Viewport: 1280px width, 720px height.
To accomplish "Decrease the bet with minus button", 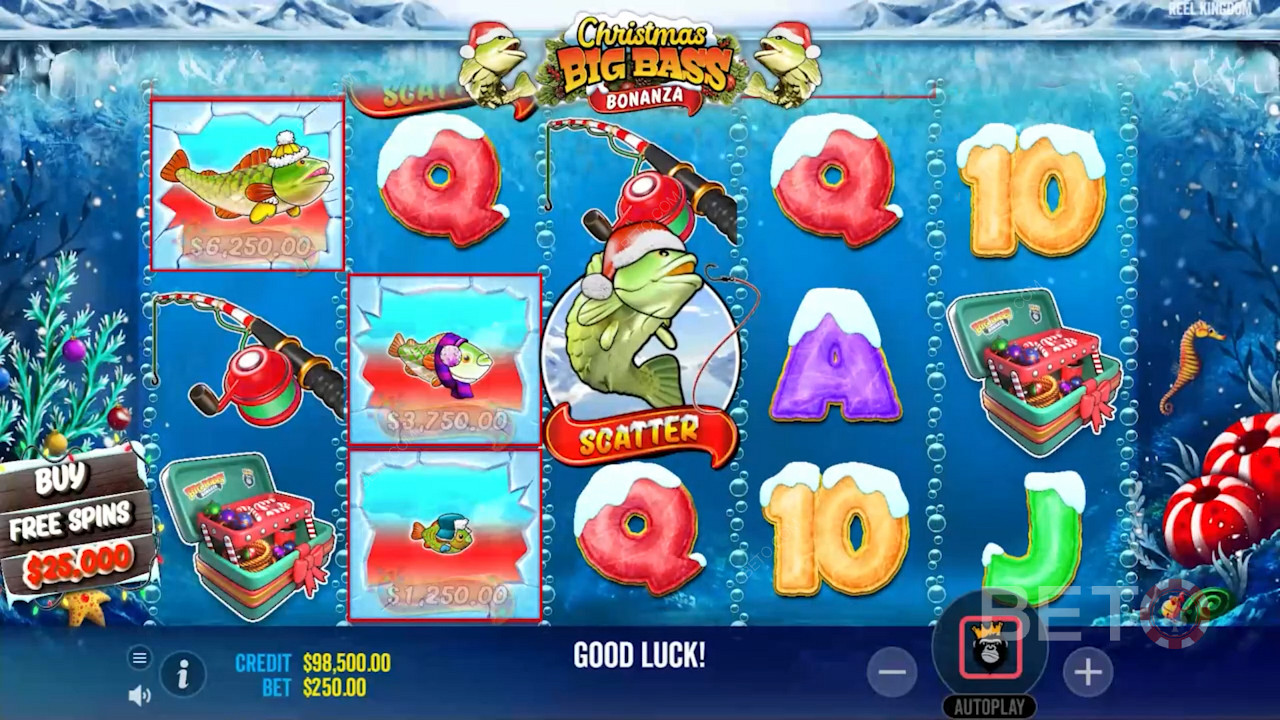I will 891,673.
